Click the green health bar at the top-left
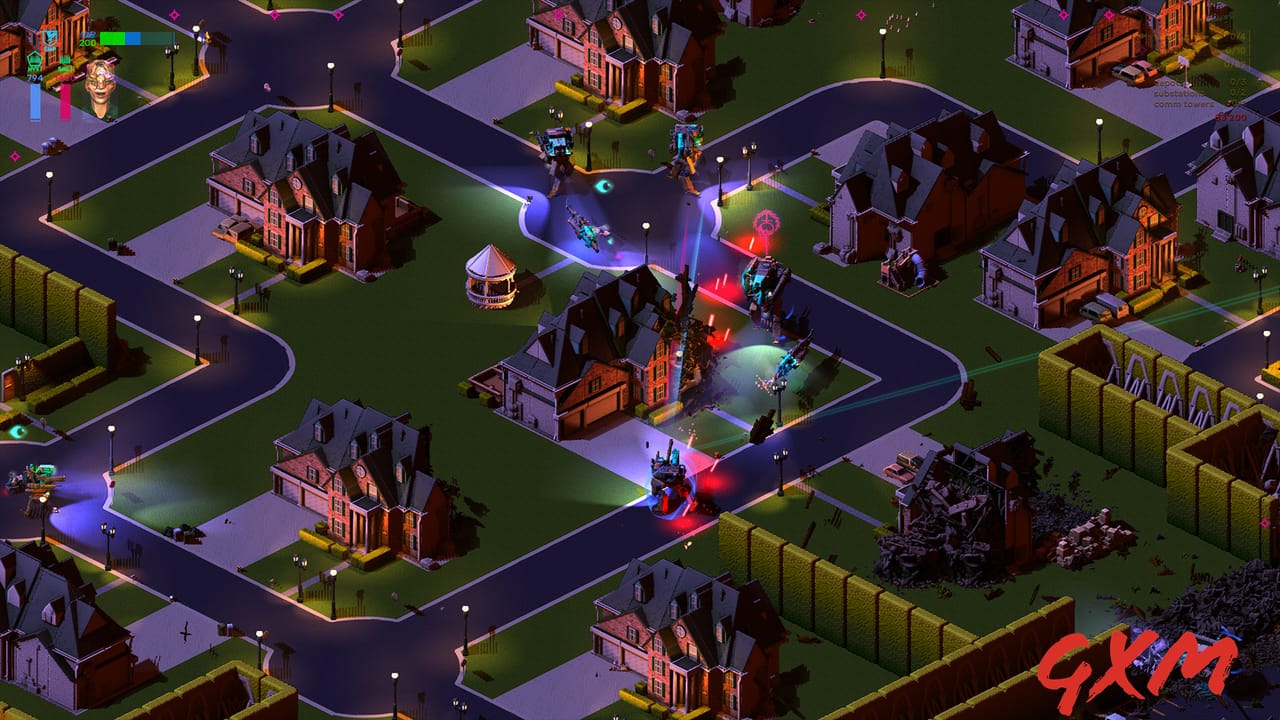 [110, 38]
